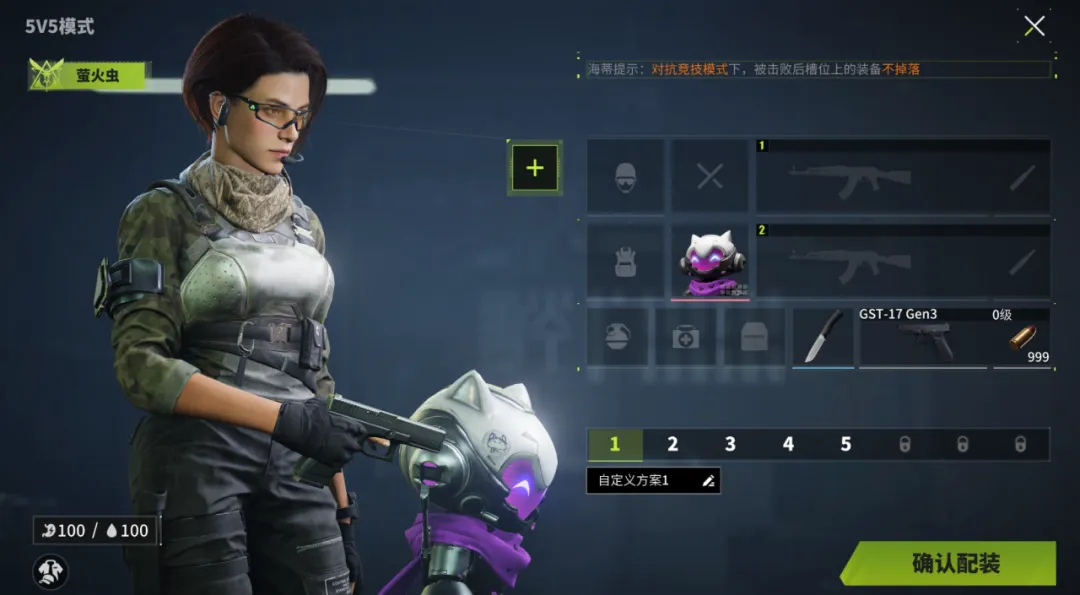Select the cat-eared helmet item slot
The width and height of the screenshot is (1080, 595).
[x=710, y=261]
